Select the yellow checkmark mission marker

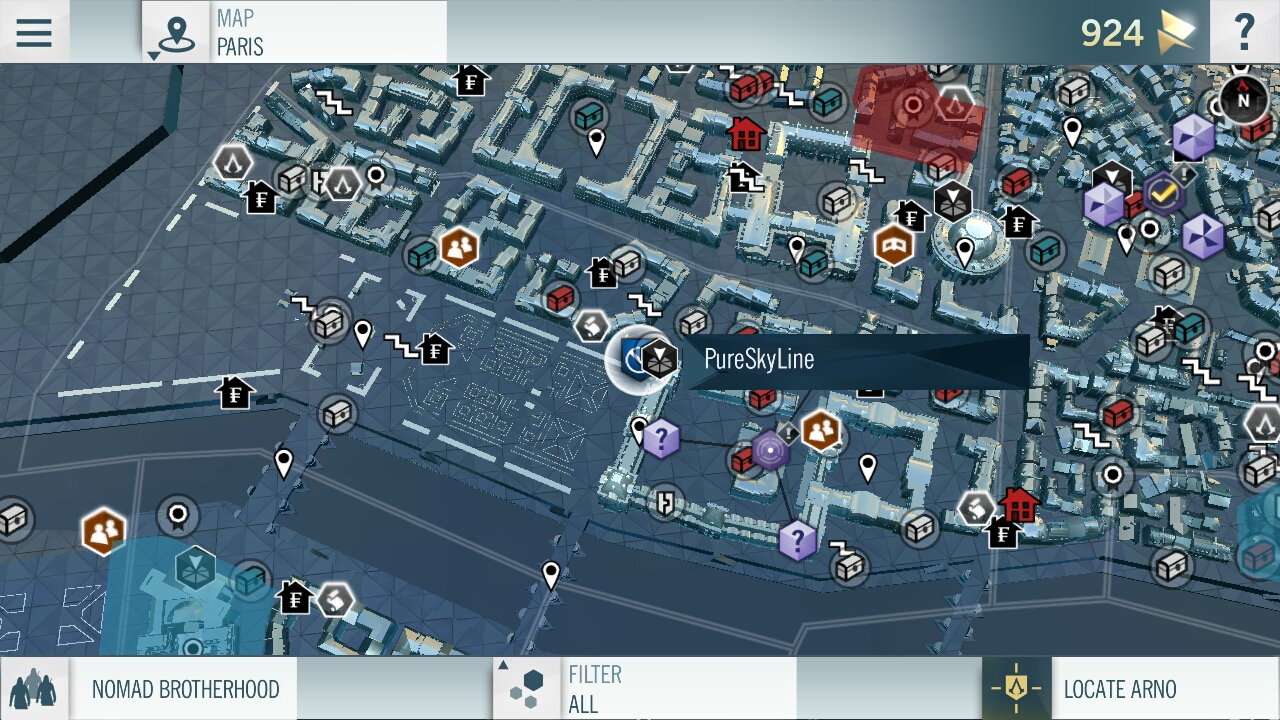pyautogui.click(x=1163, y=193)
